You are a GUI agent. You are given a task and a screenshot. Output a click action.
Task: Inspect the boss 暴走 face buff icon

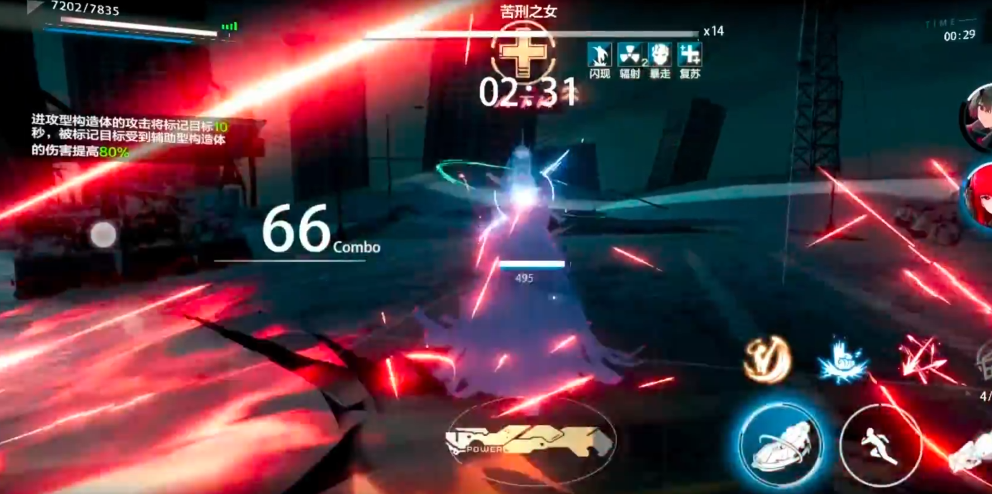(x=658, y=54)
